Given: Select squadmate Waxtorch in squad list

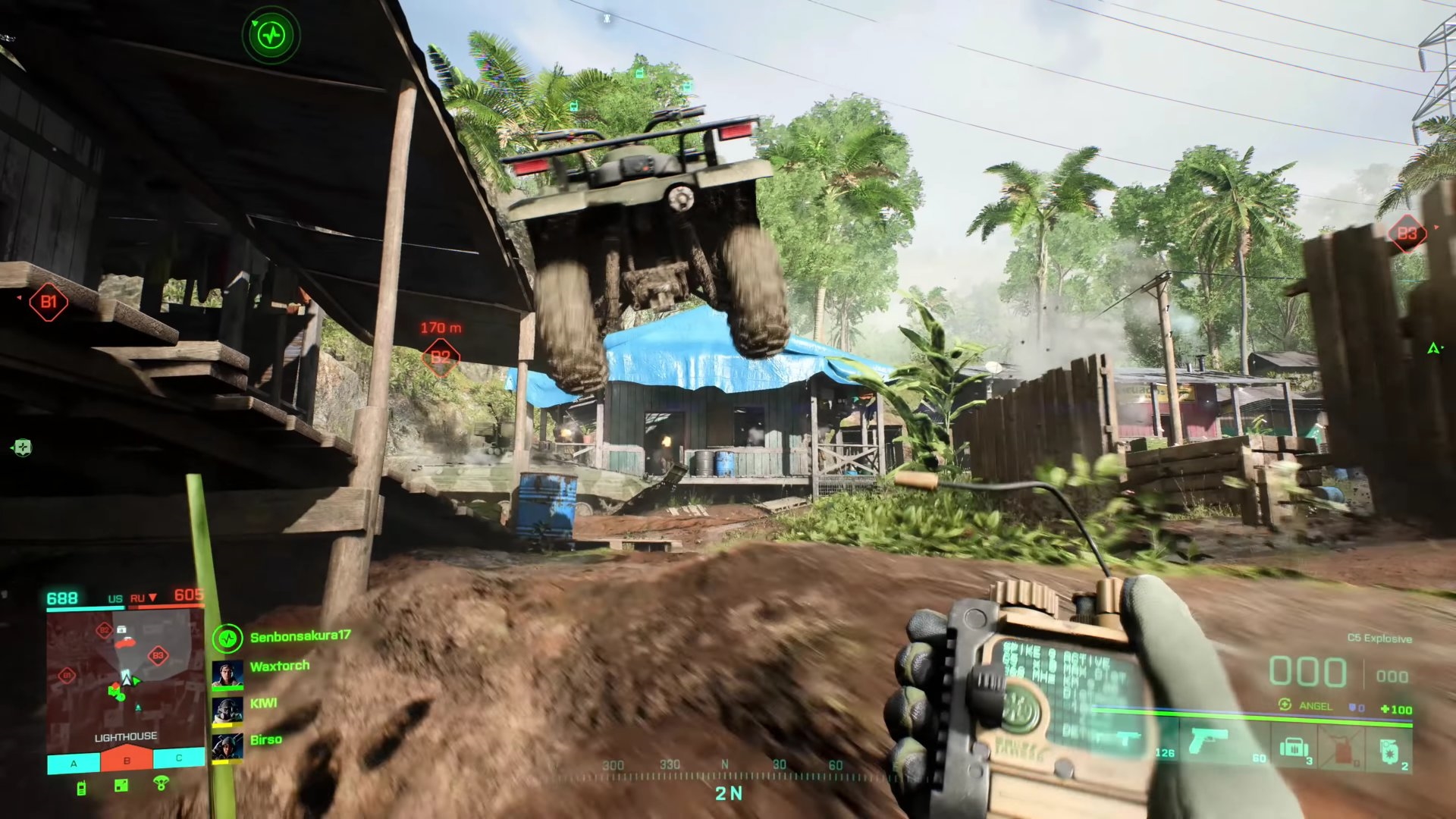Looking at the screenshot, I should [x=279, y=667].
